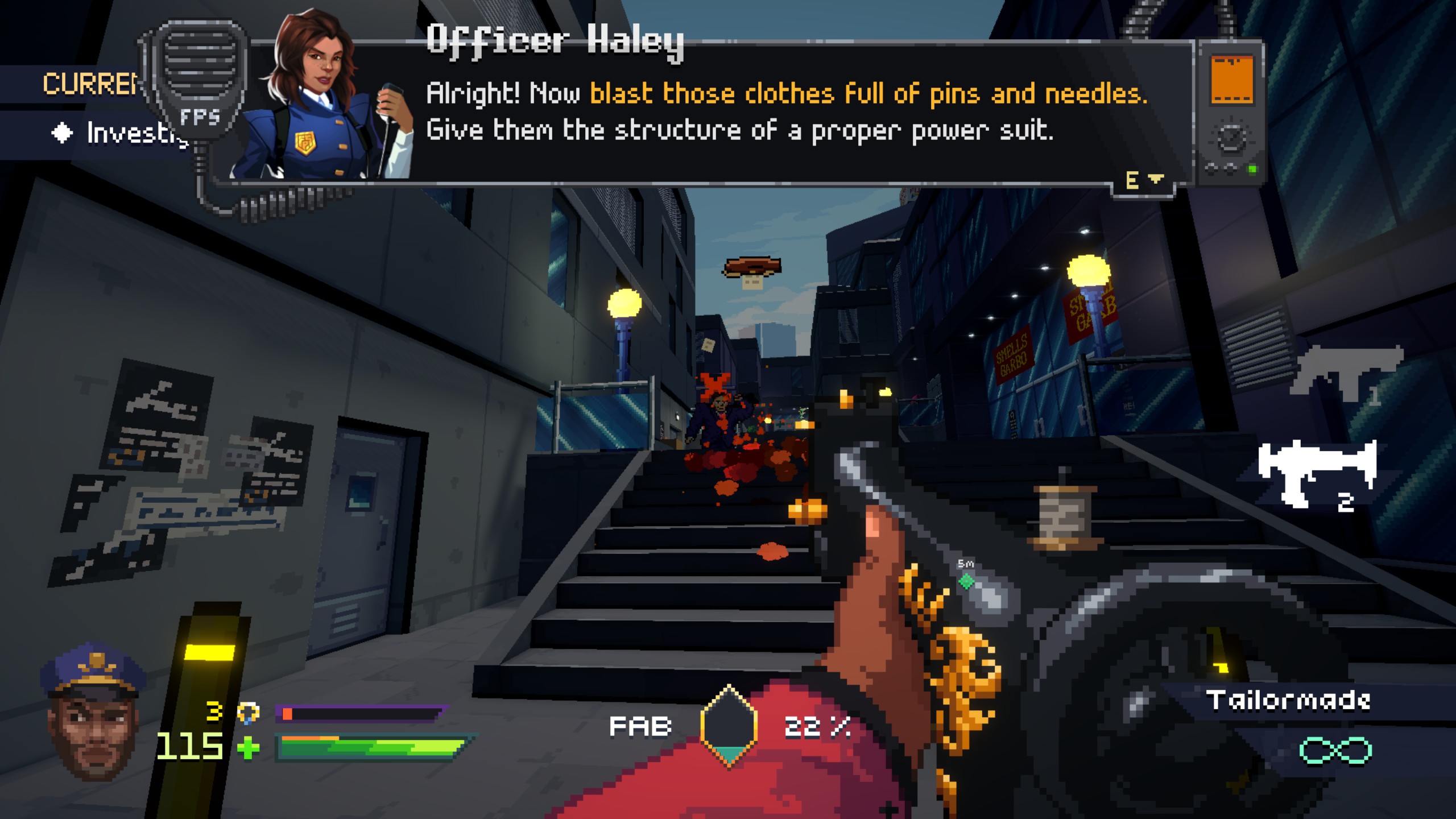Click the FAB gauge diamond icon
The height and width of the screenshot is (819, 1456).
click(729, 726)
